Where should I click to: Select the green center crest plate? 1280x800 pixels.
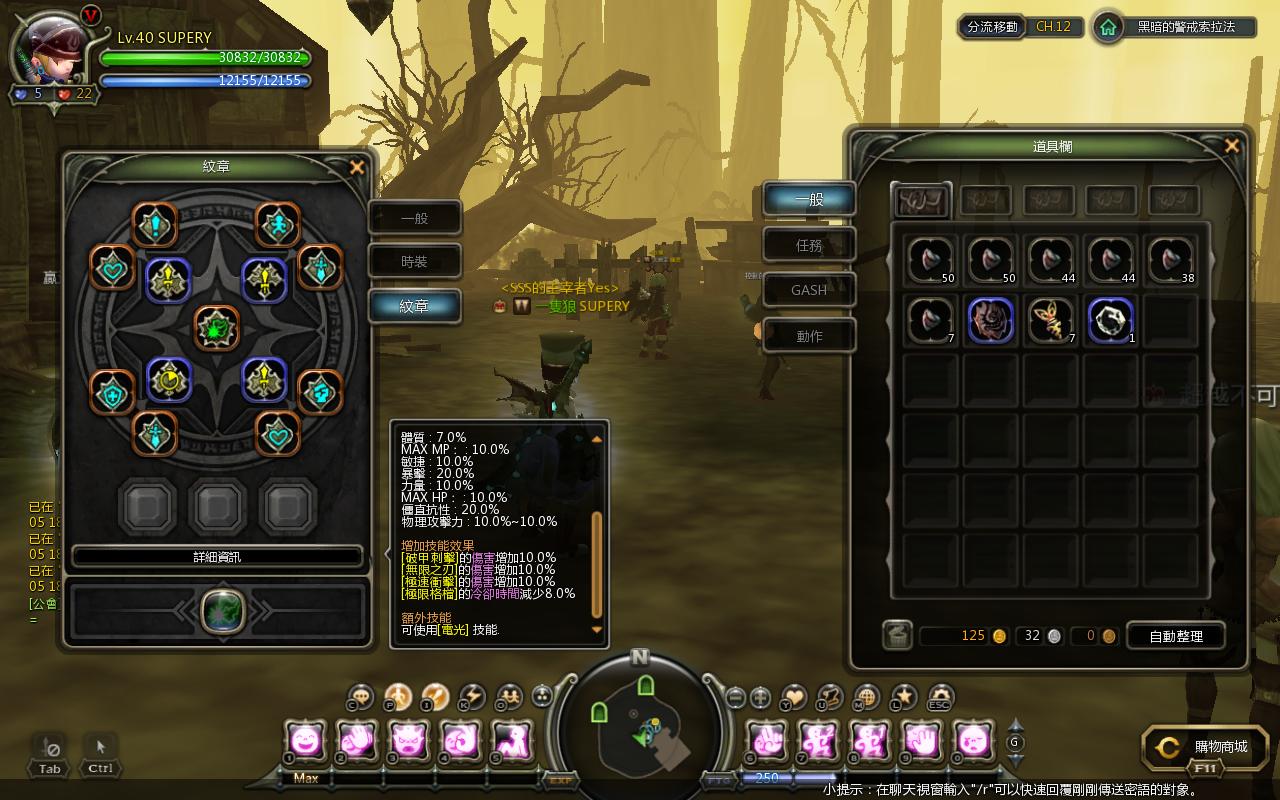[x=217, y=328]
